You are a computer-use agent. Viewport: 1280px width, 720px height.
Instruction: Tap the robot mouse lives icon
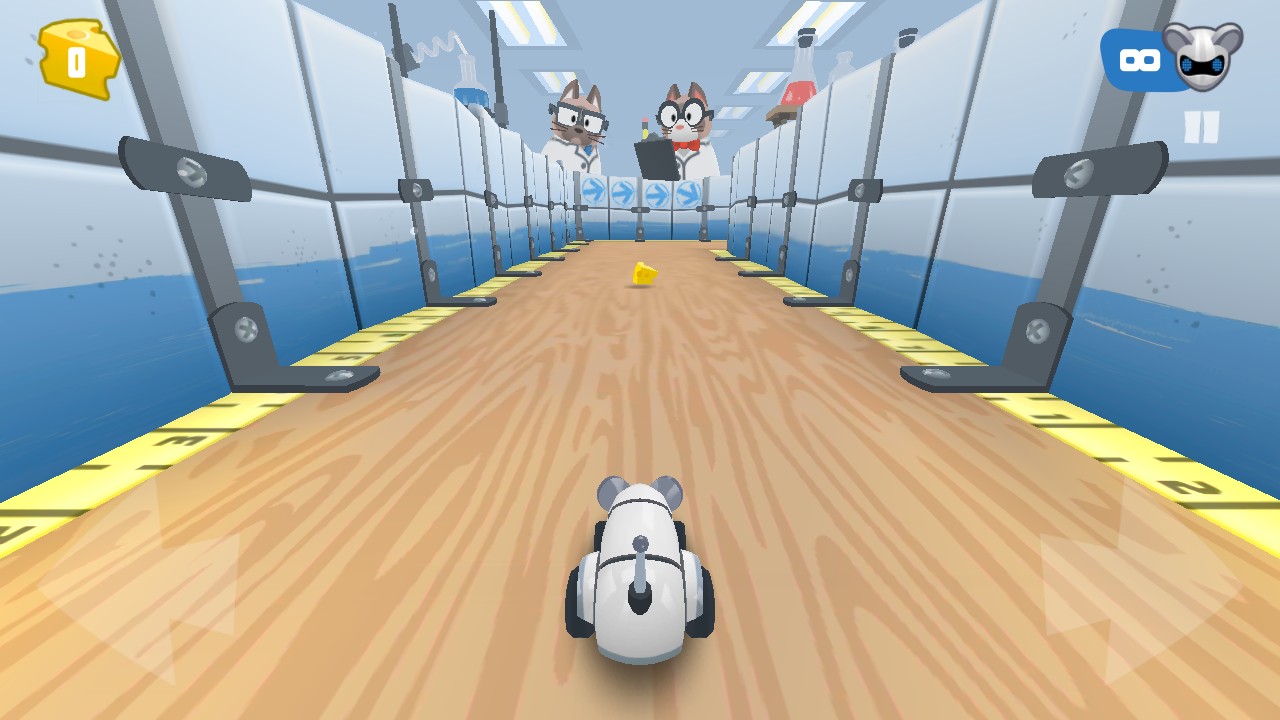(1201, 56)
